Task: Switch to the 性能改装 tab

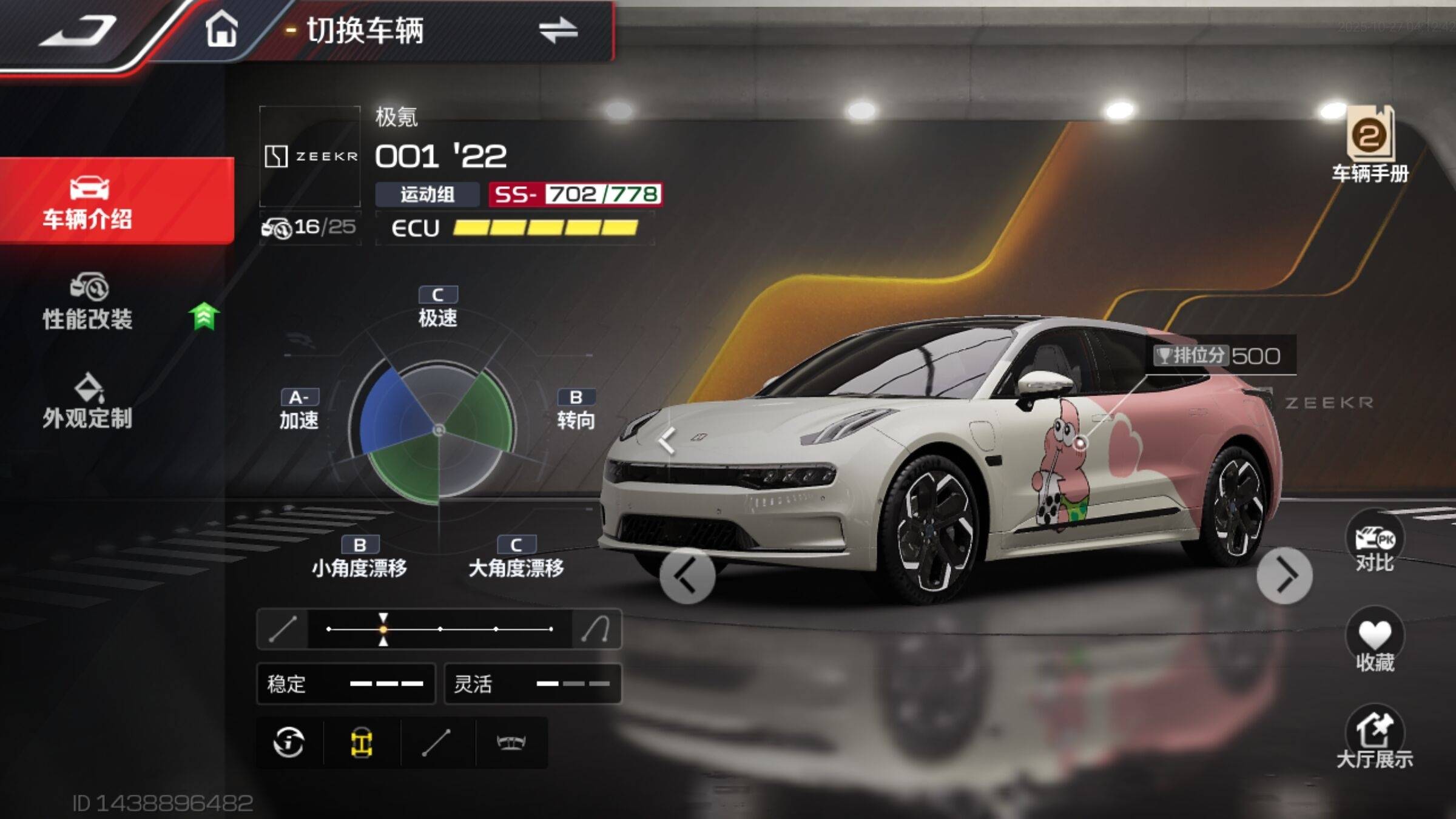Action: [x=89, y=302]
